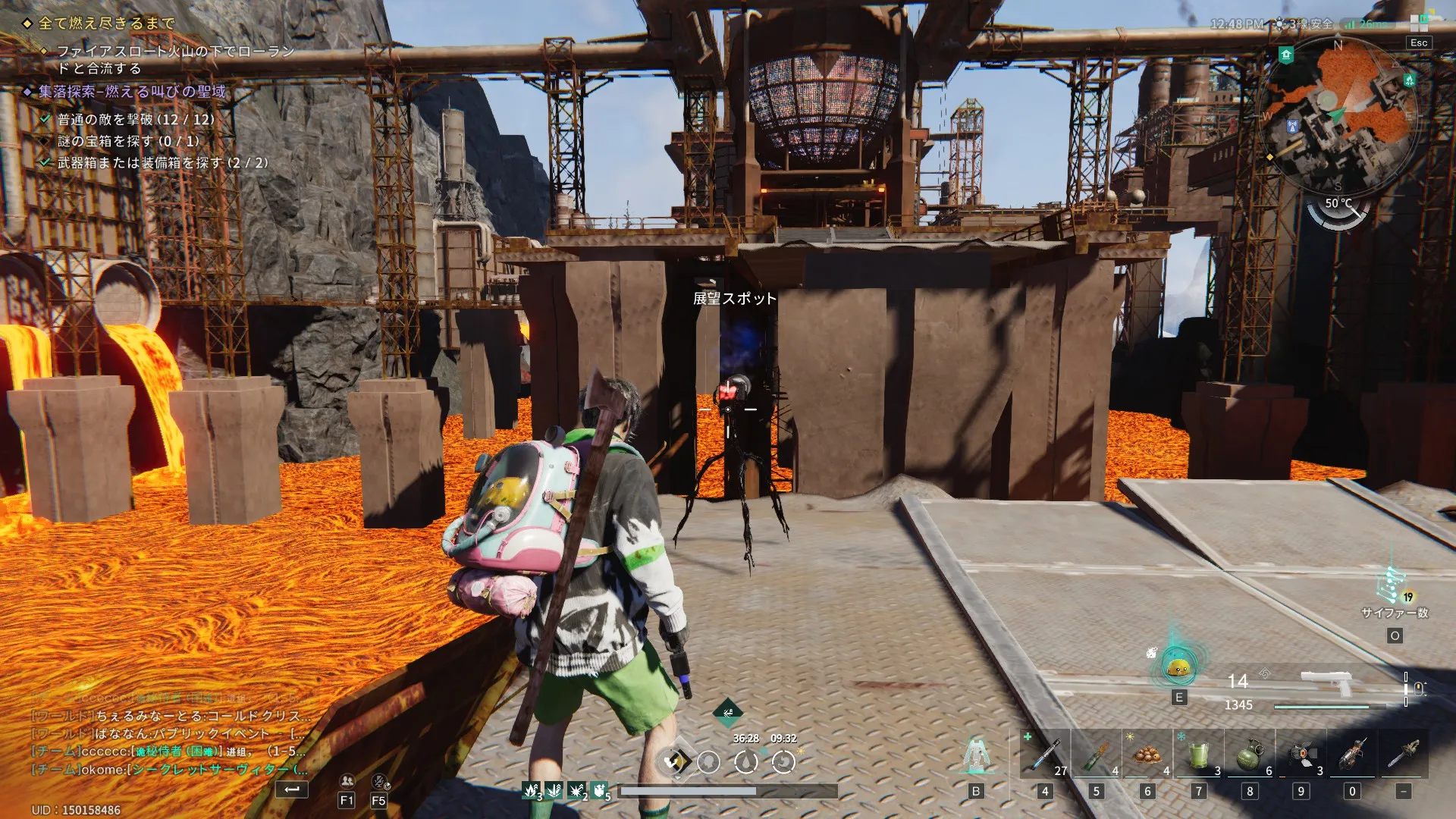The height and width of the screenshot is (819, 1456).
Task: Open the build mode structure icon
Action: coord(976,755)
